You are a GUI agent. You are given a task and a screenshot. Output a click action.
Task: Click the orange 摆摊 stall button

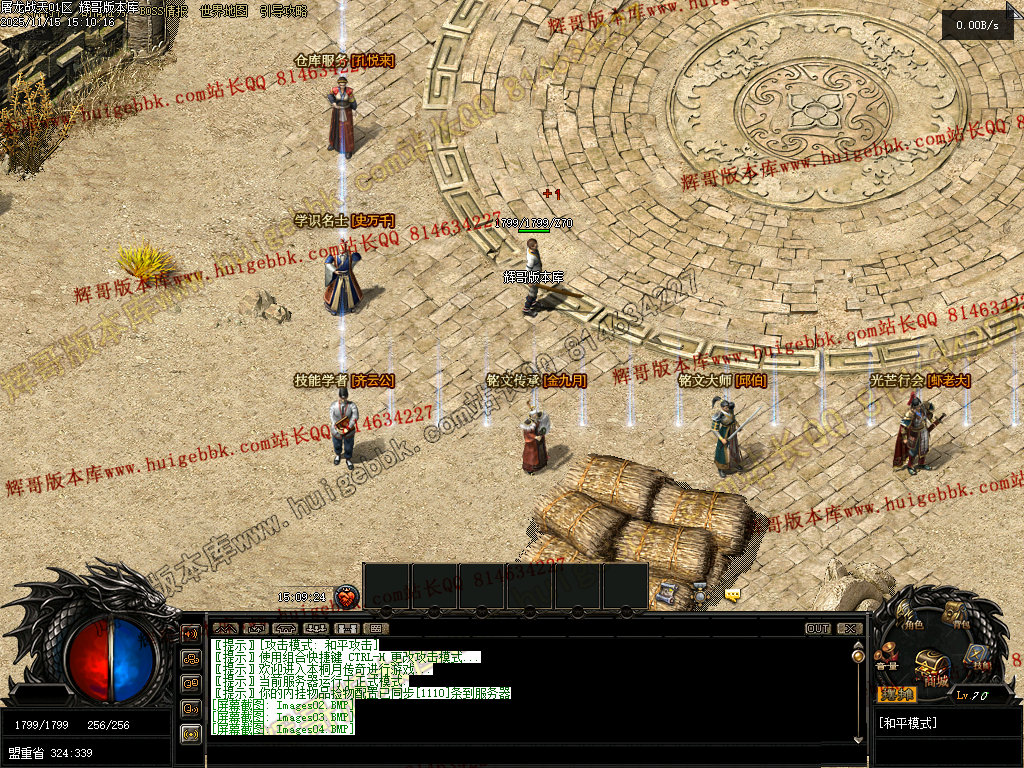[897, 694]
